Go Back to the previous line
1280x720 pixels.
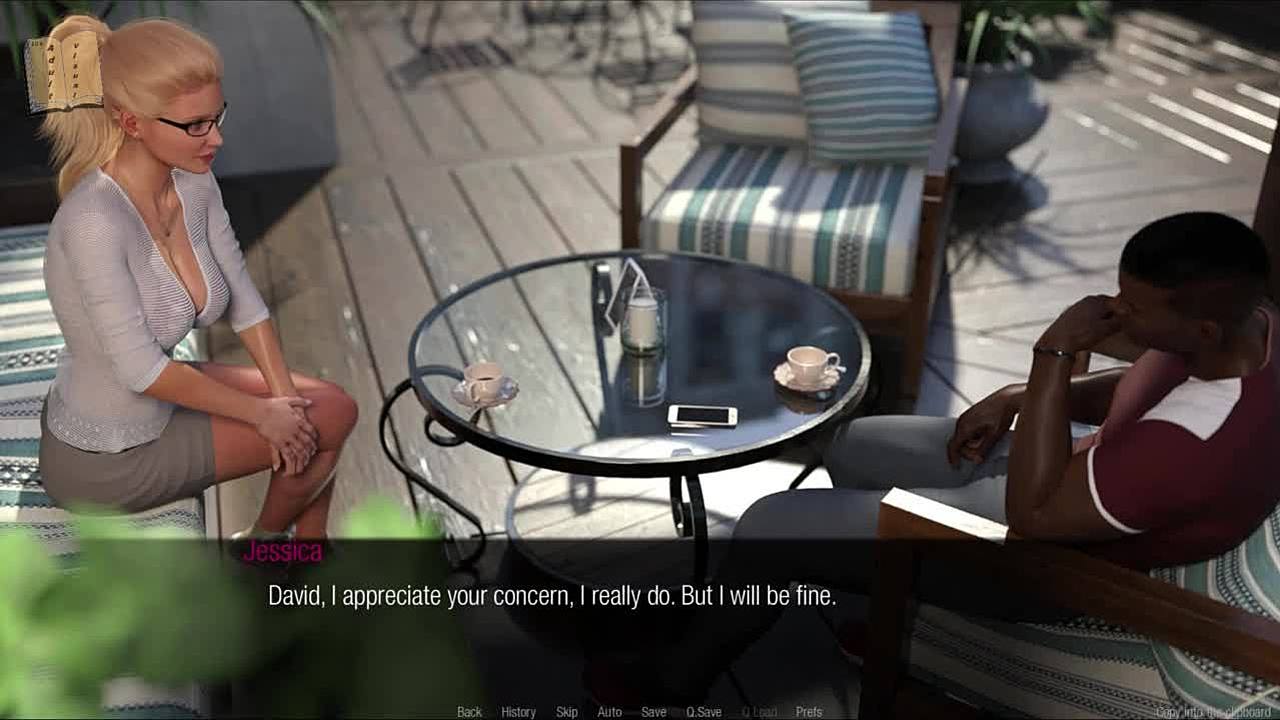(469, 712)
